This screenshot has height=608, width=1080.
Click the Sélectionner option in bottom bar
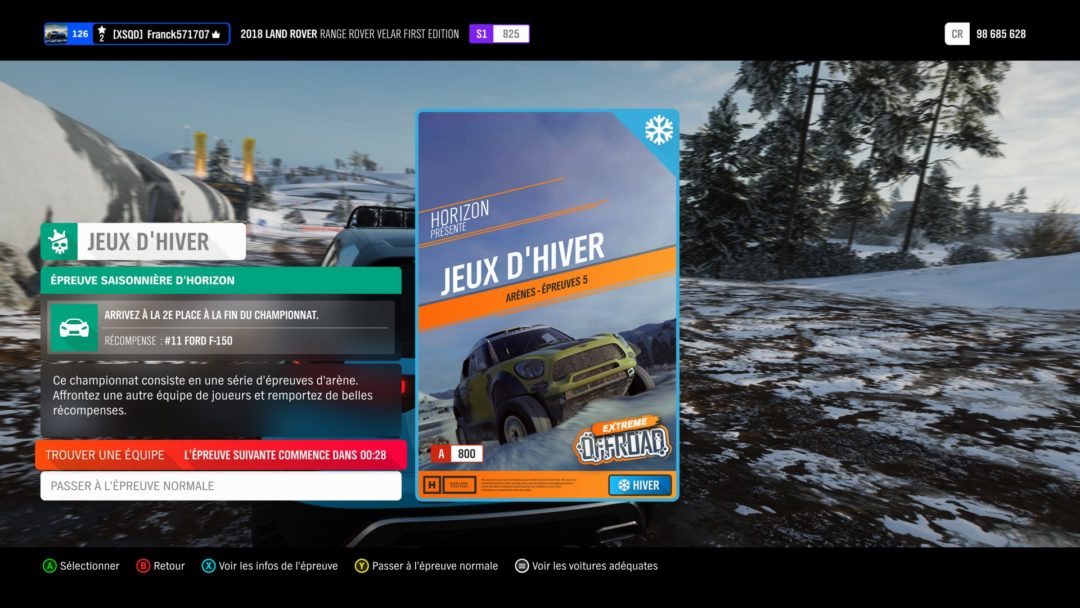81,566
